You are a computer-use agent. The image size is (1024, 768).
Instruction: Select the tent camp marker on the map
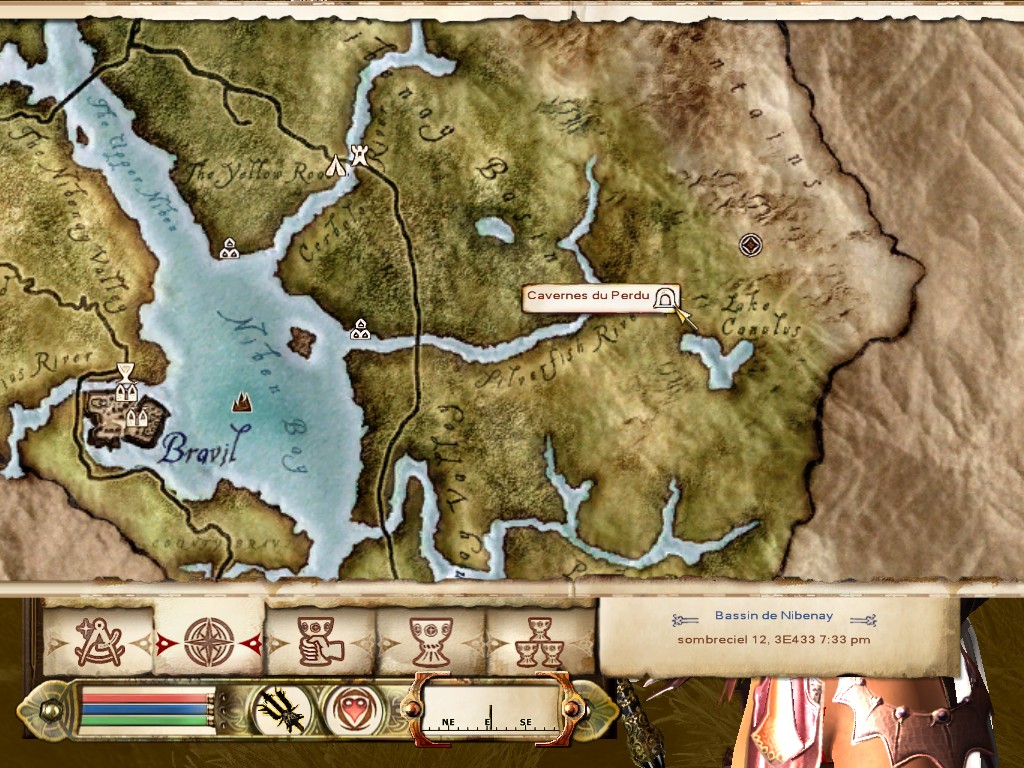(338, 165)
